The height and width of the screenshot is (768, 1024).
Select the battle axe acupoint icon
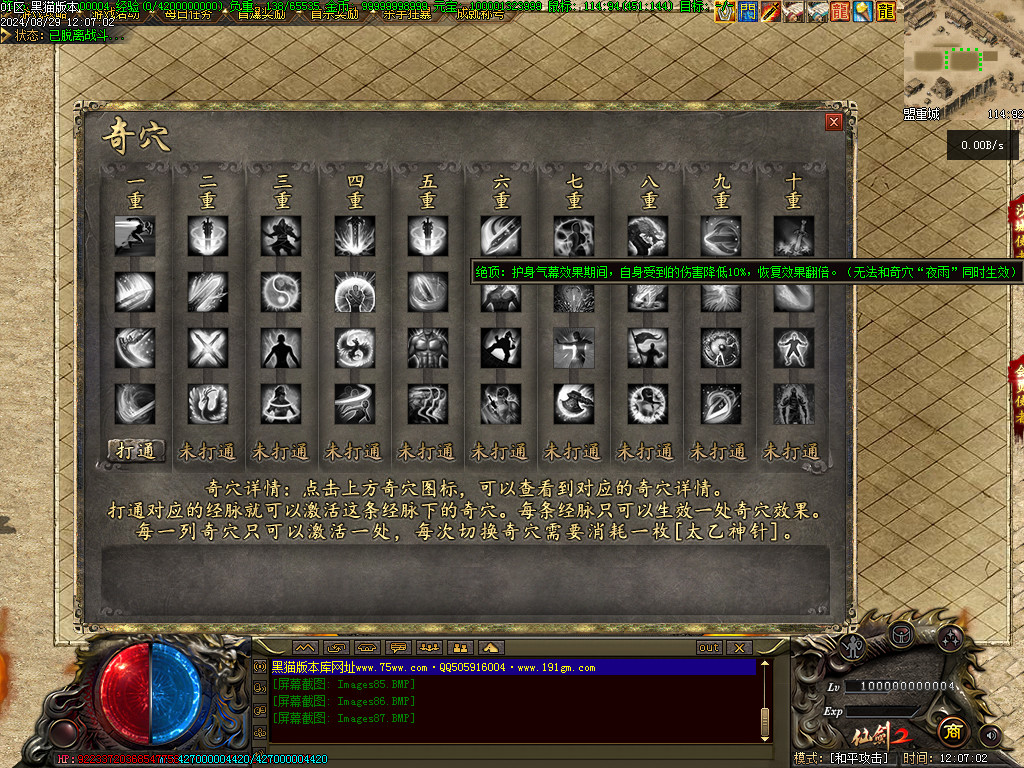coord(573,403)
